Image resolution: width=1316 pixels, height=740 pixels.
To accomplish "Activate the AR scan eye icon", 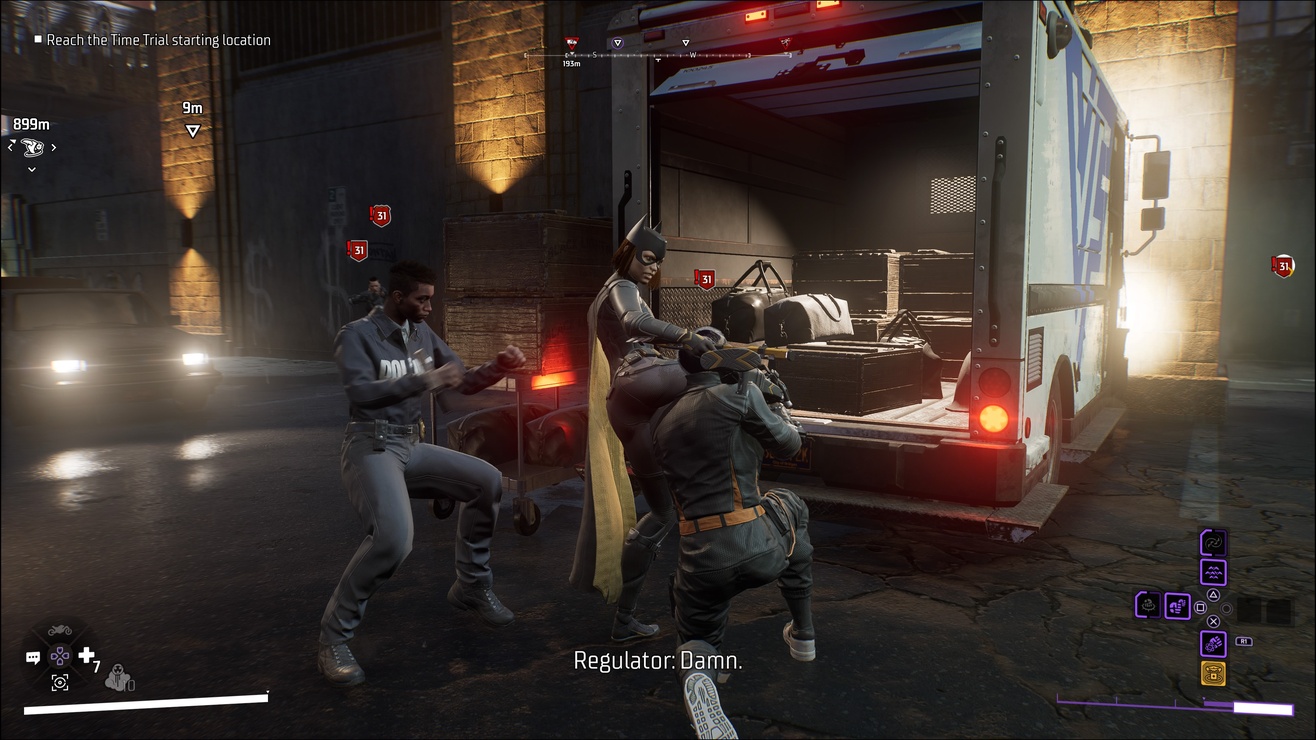I will click(60, 682).
